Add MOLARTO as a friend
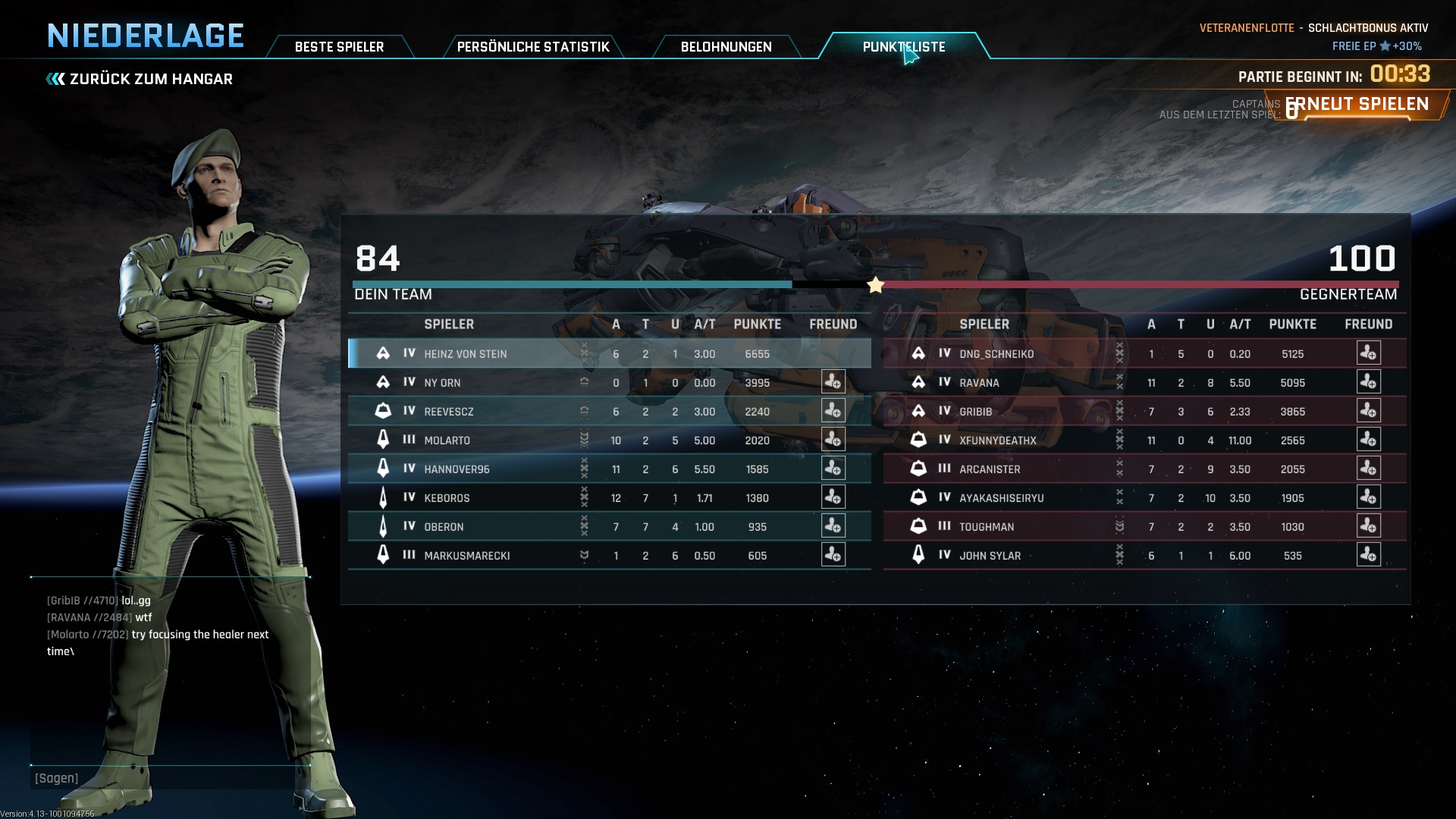This screenshot has width=1456, height=819. (833, 440)
